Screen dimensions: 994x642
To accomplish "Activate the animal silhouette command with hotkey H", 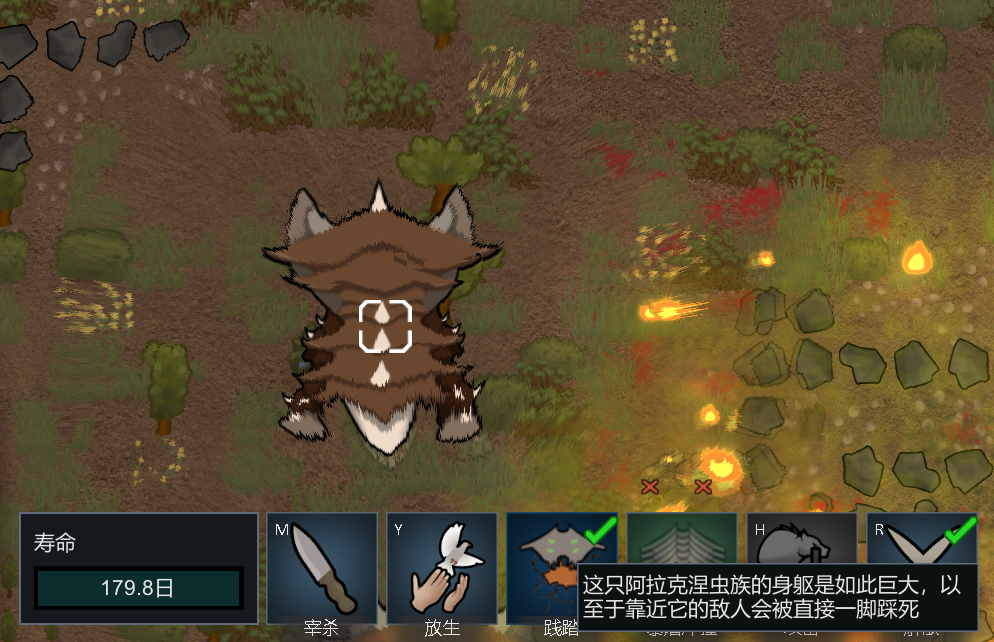I will point(801,540).
